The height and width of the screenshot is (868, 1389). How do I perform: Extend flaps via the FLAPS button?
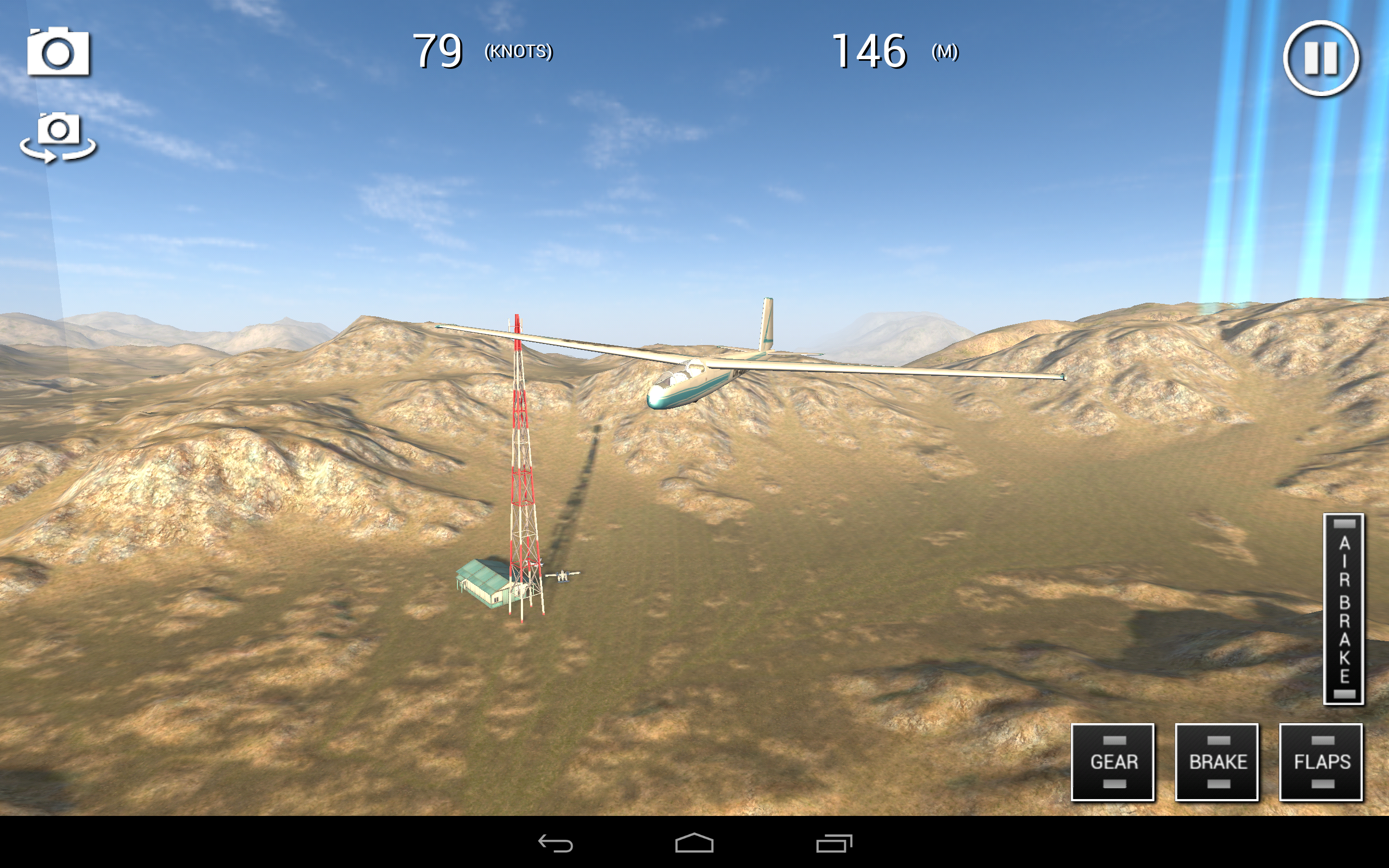(x=1321, y=762)
